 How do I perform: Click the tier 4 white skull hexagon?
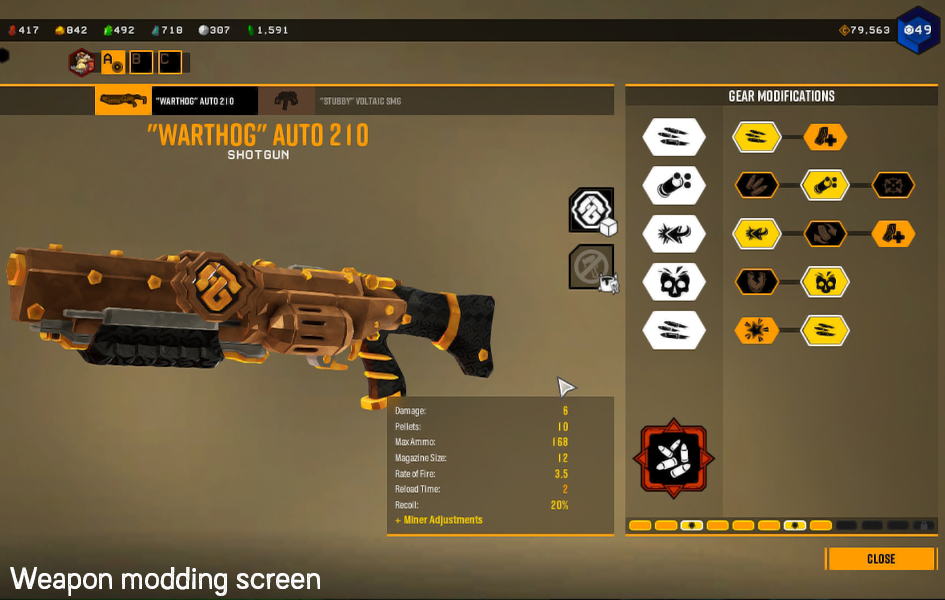(674, 282)
